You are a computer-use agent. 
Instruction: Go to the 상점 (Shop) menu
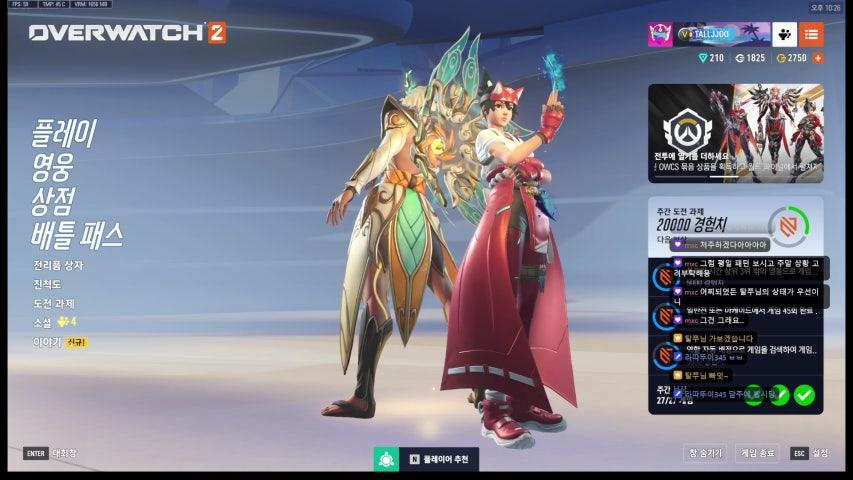point(53,199)
